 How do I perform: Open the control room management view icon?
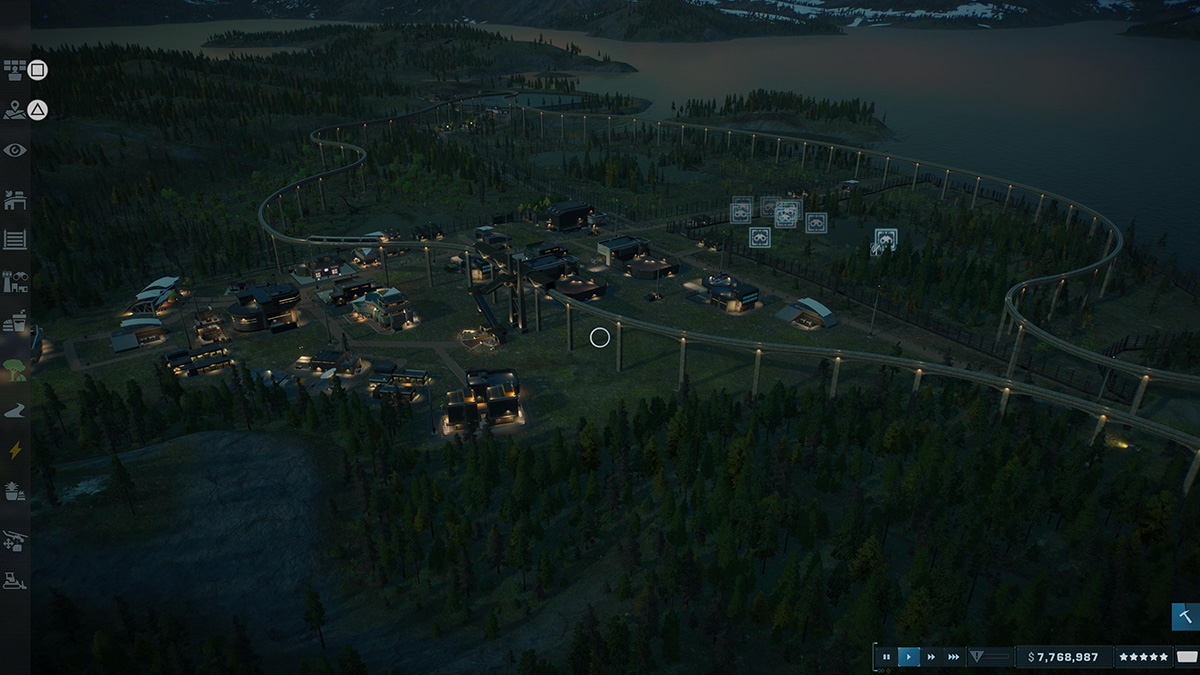tap(15, 70)
